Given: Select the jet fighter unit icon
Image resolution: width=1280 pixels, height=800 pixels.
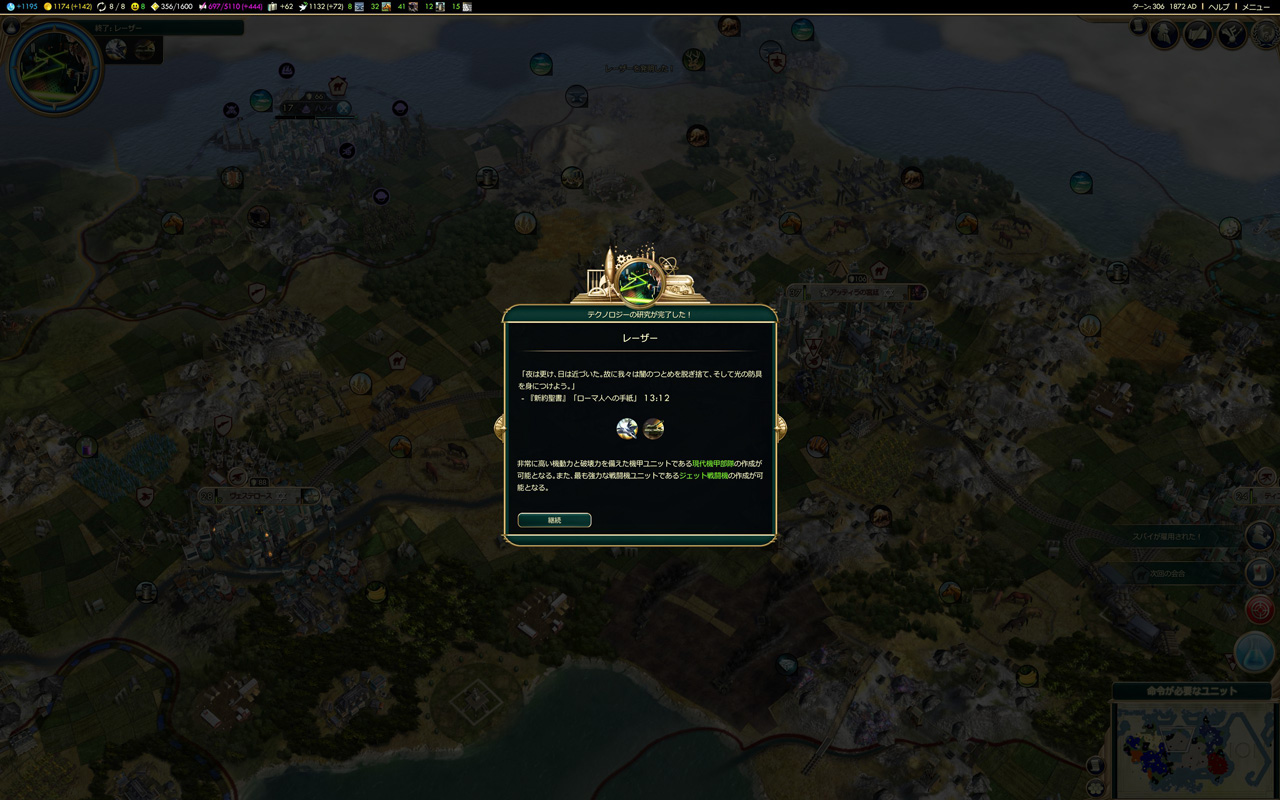Looking at the screenshot, I should 627,429.
